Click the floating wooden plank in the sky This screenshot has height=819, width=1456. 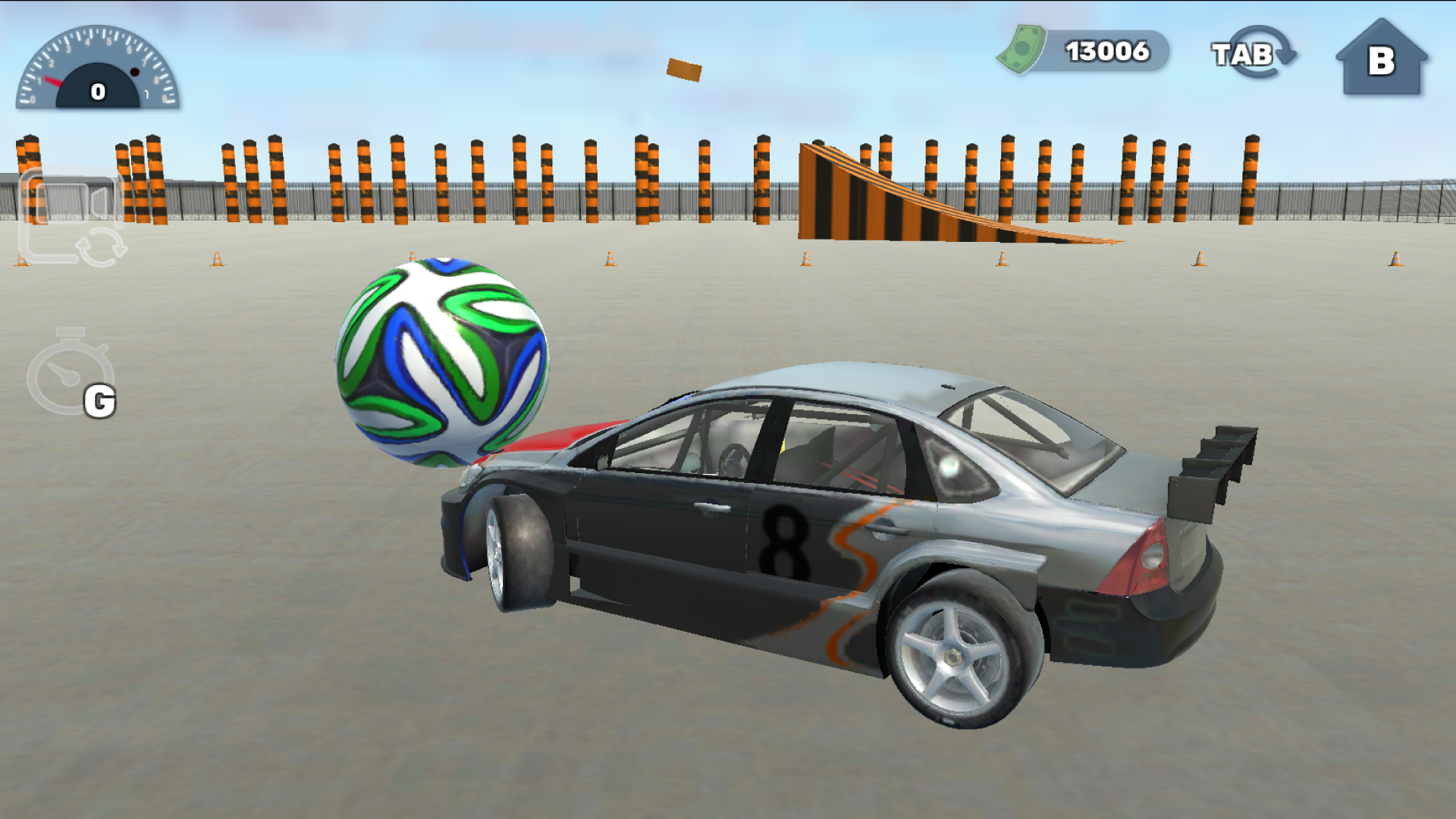point(685,69)
